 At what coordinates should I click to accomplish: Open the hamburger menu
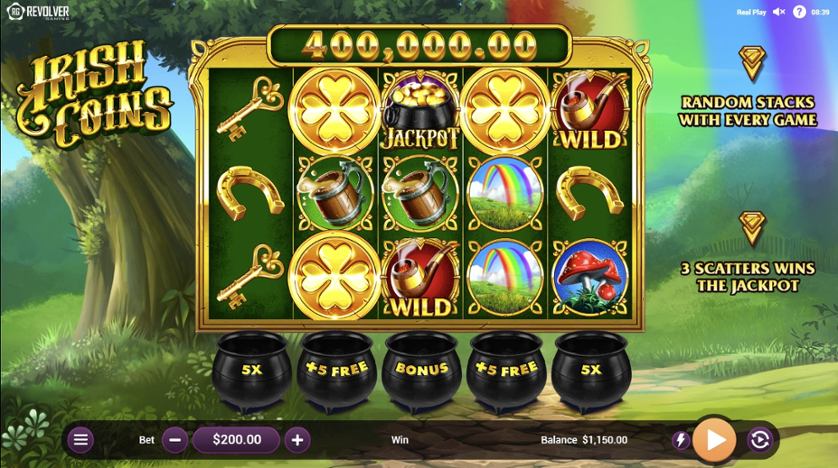(x=81, y=439)
